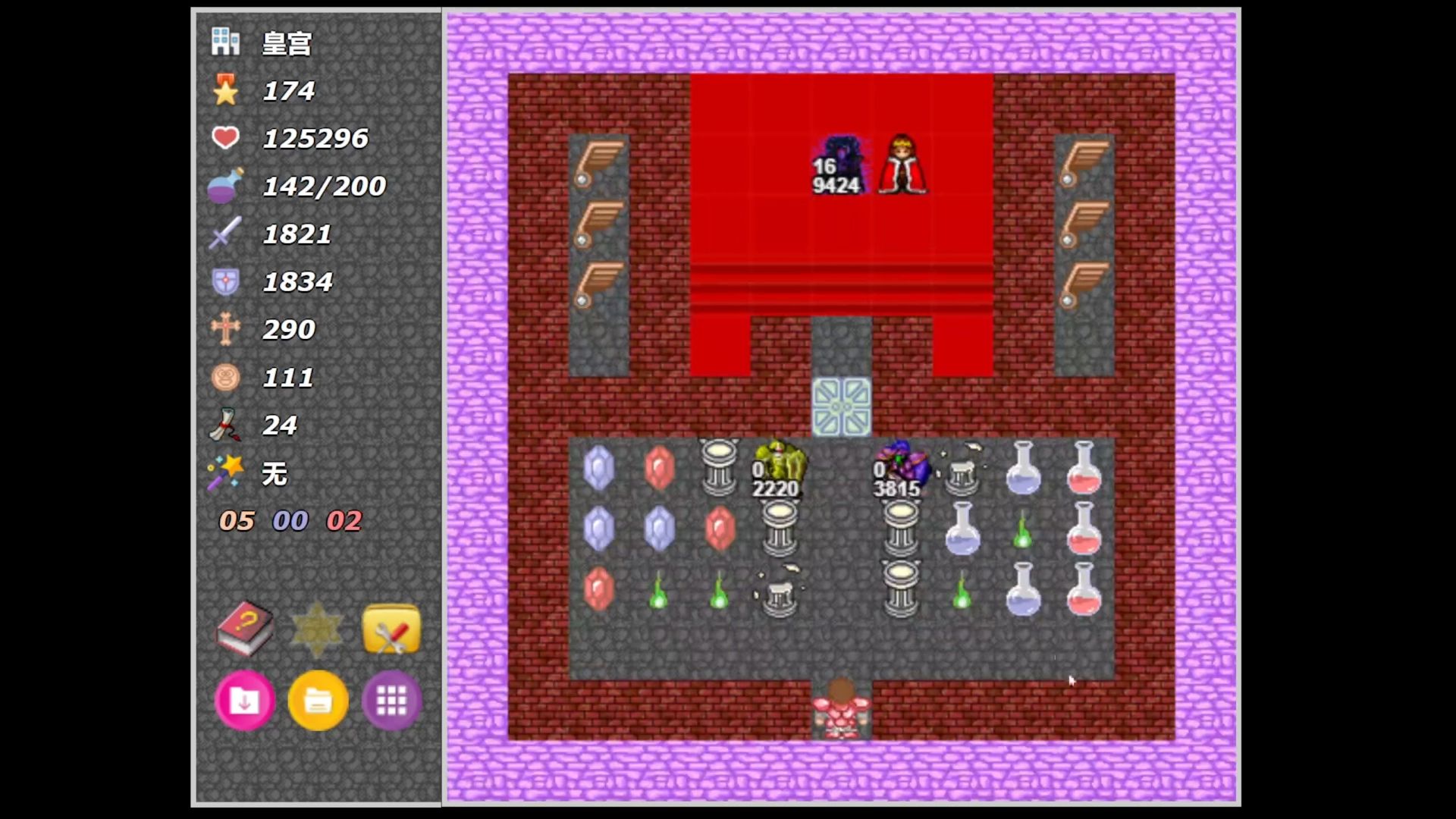Click the gold coin icon showing 111
The width and height of the screenshot is (1456, 819).
tap(227, 377)
